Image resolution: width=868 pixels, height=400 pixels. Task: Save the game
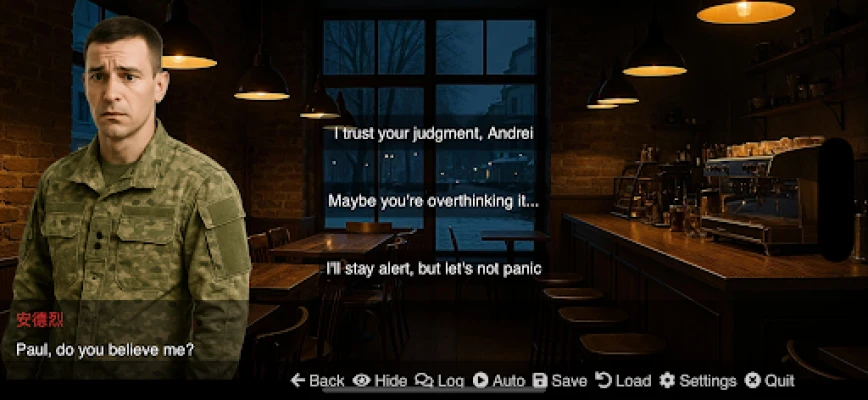(560, 381)
